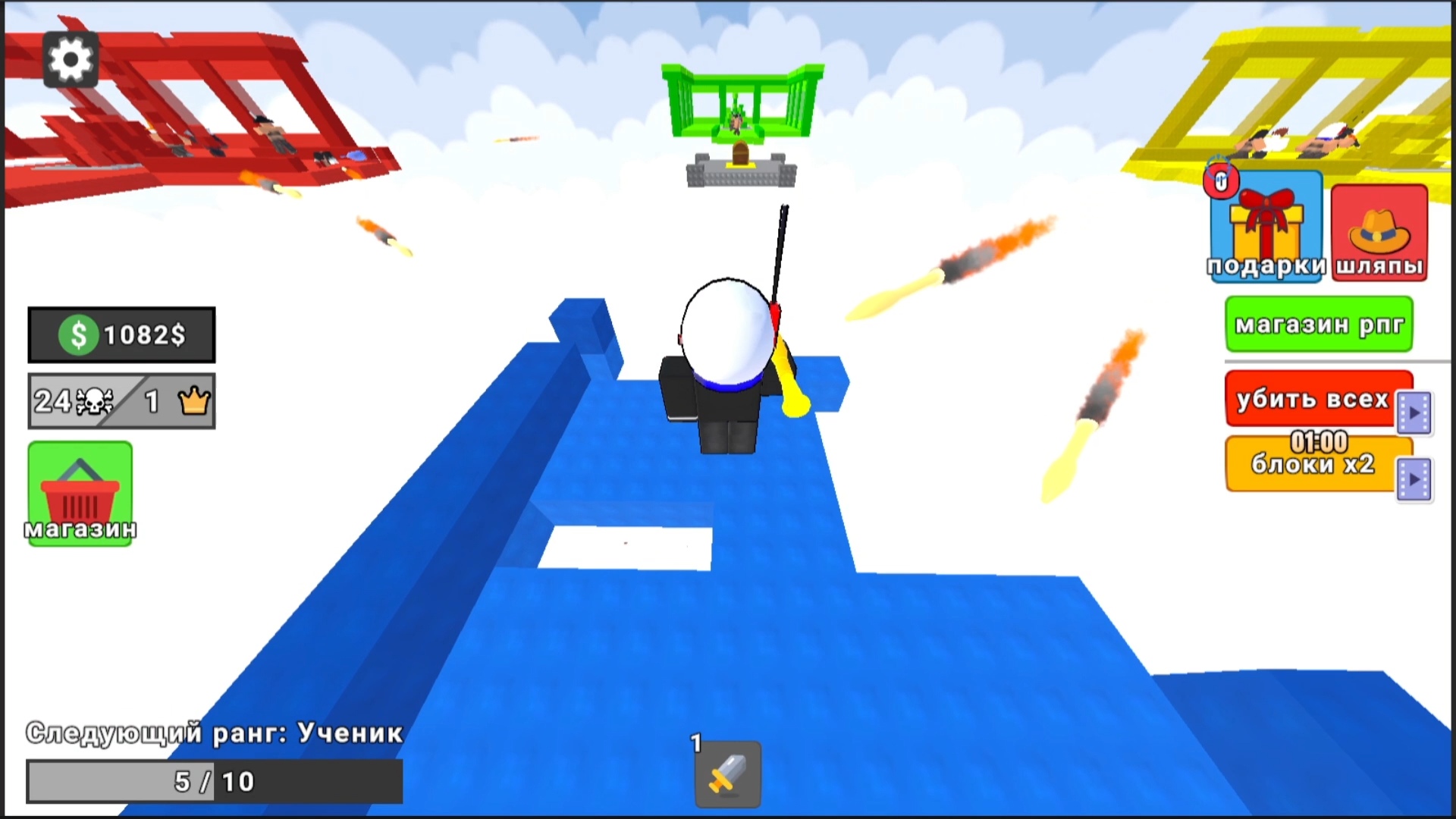The width and height of the screenshot is (1456, 819).
Task: Open the settings gear
Action: [71, 60]
